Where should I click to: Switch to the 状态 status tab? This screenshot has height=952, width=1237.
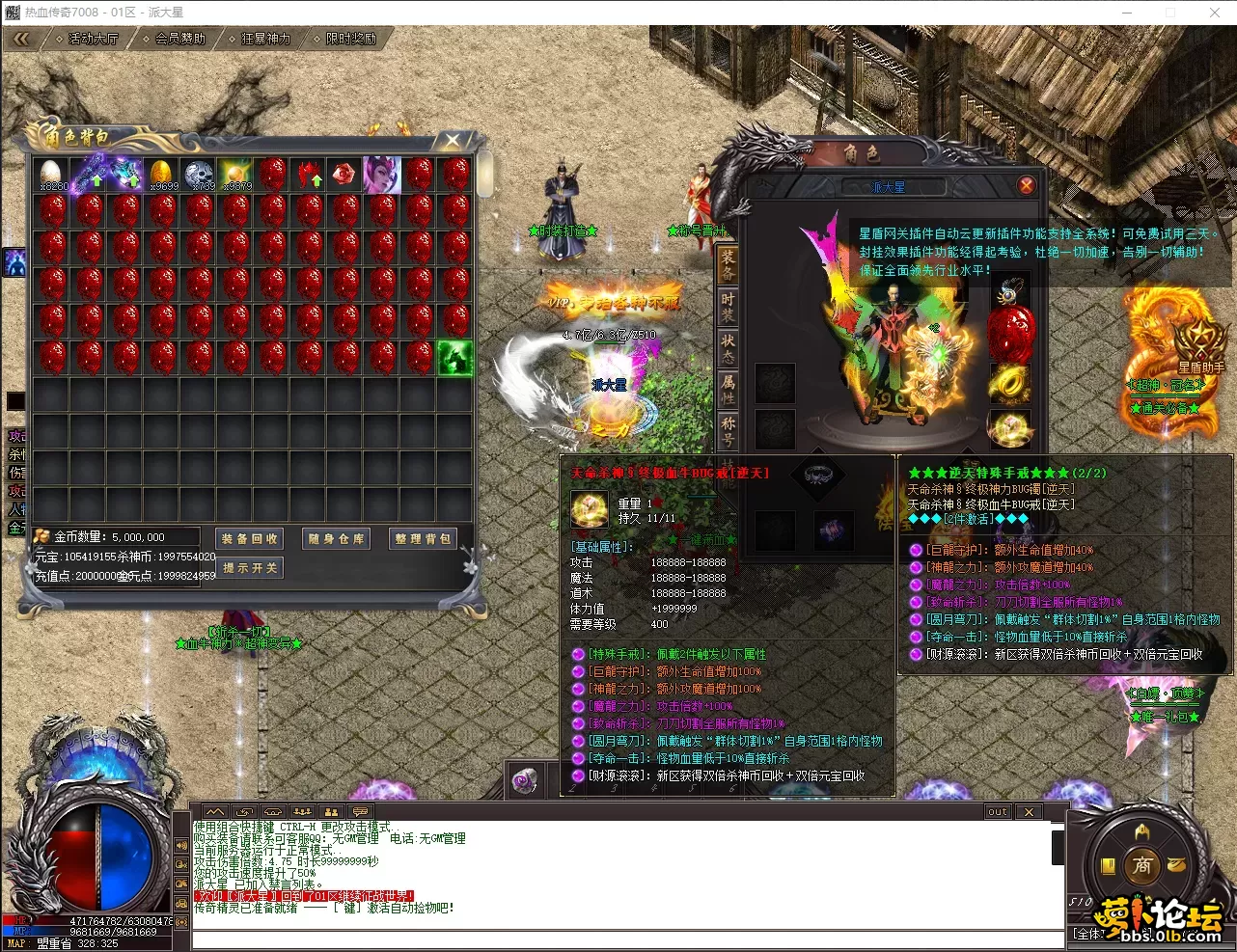(x=728, y=346)
